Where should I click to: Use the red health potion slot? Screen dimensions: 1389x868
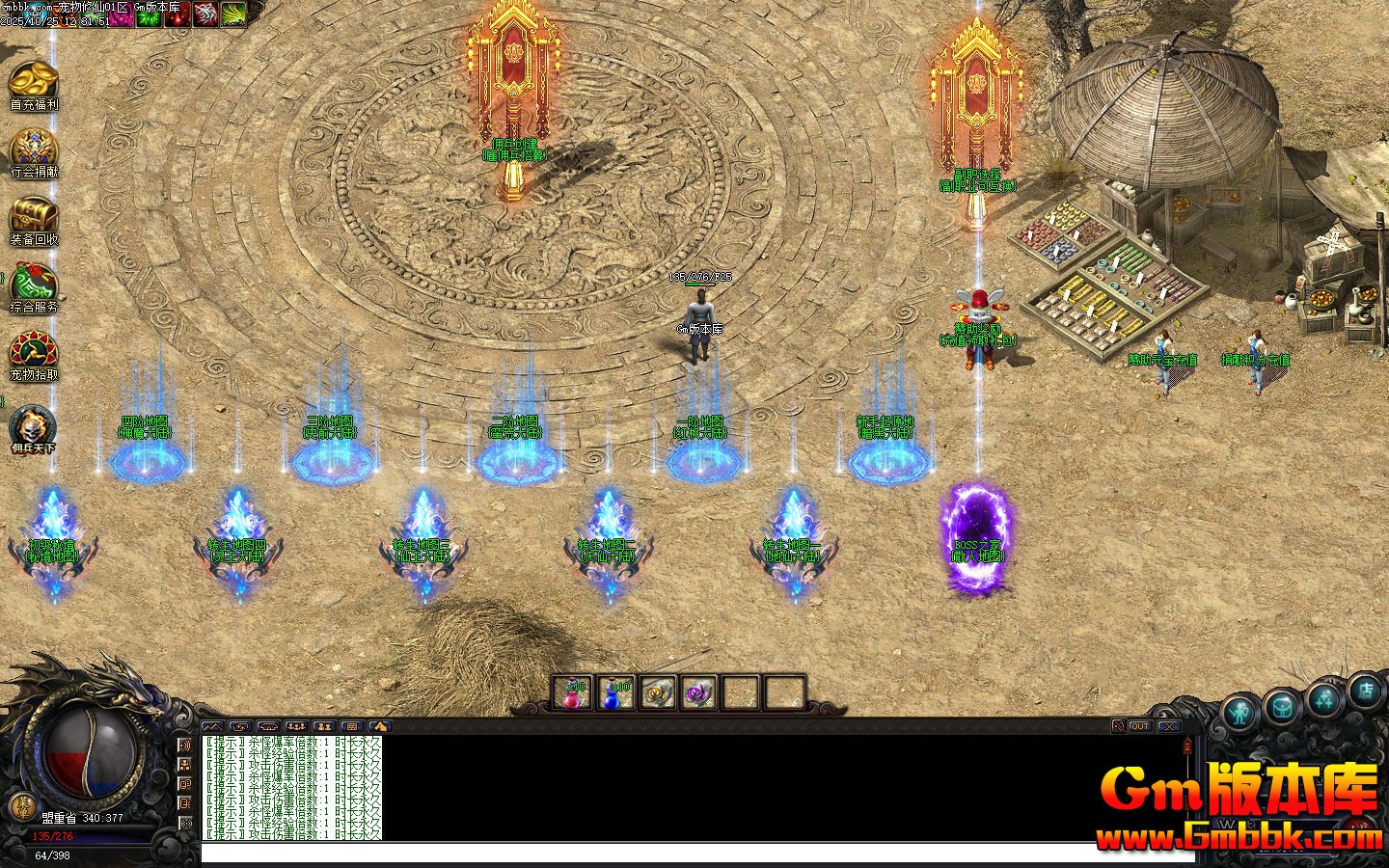(572, 692)
